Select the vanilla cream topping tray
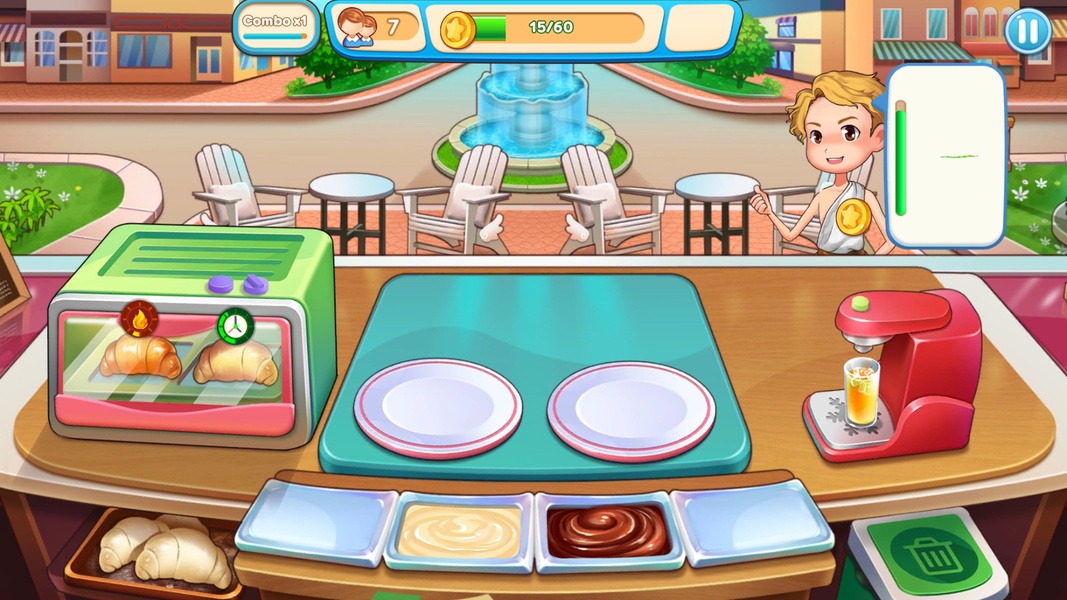The height and width of the screenshot is (600, 1067). coord(460,530)
